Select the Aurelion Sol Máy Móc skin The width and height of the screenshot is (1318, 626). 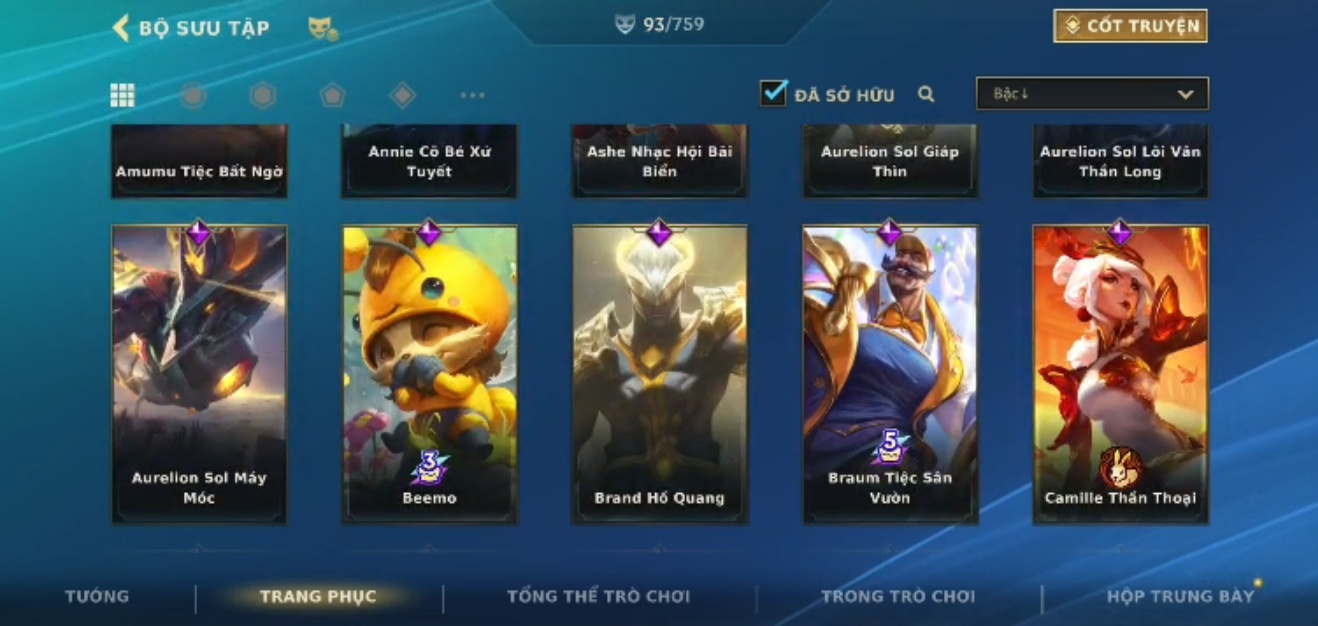coord(199,373)
